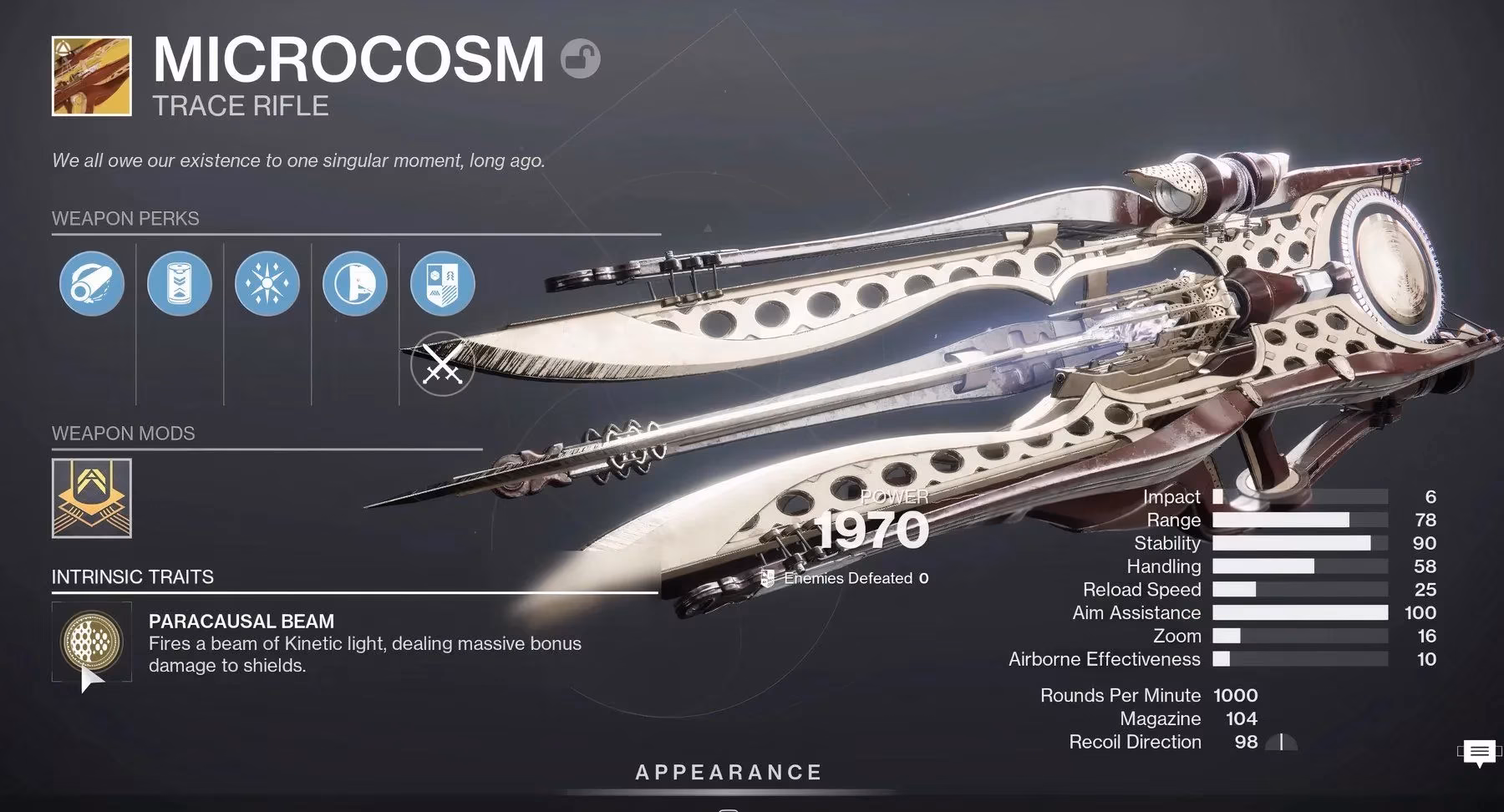Expand the Intrinsic Traits section
Image resolution: width=1504 pixels, height=812 pixels.
tap(132, 576)
